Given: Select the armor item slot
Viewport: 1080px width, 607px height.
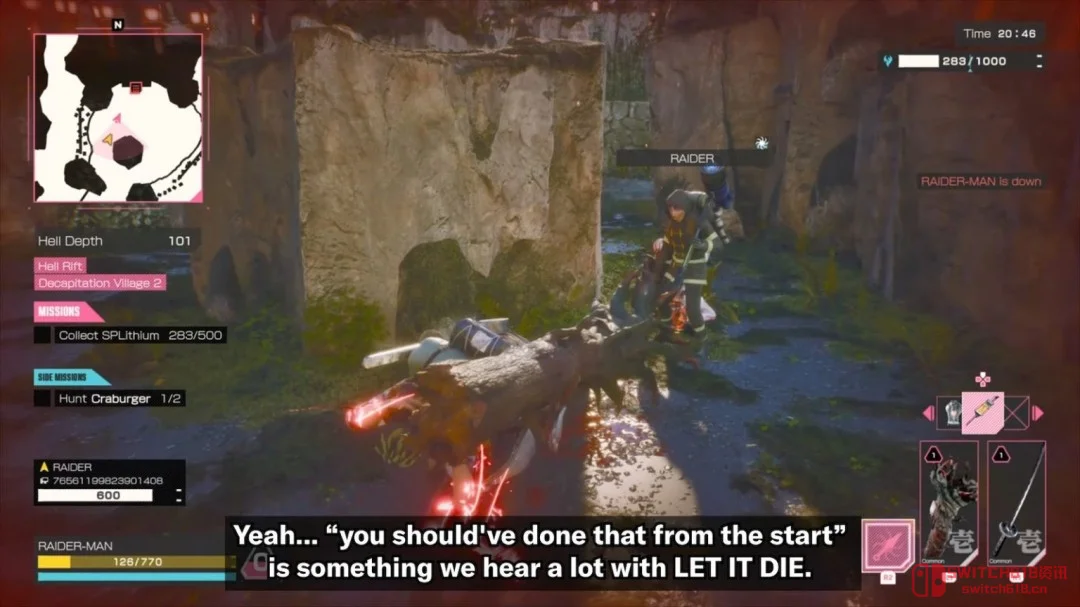Looking at the screenshot, I should [949, 412].
